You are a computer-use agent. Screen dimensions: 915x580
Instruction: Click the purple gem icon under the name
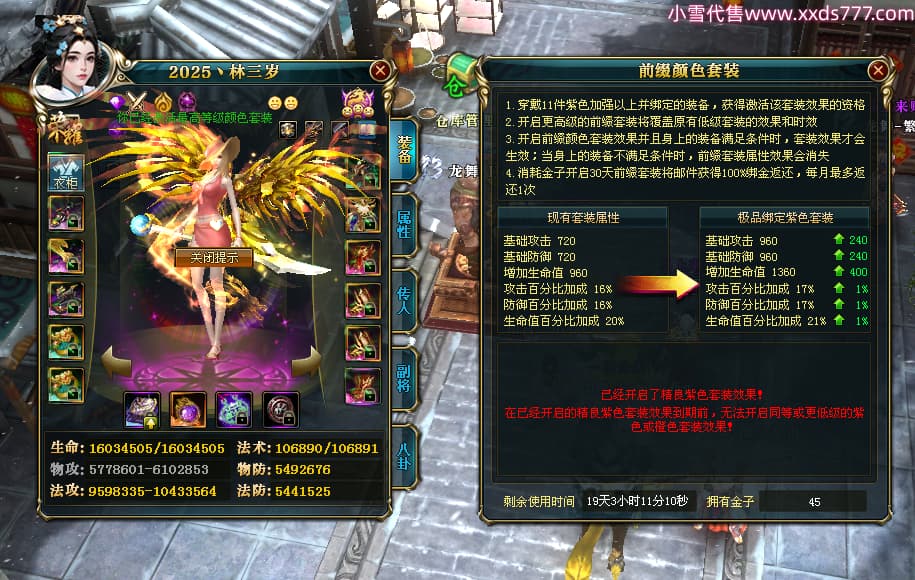117,101
